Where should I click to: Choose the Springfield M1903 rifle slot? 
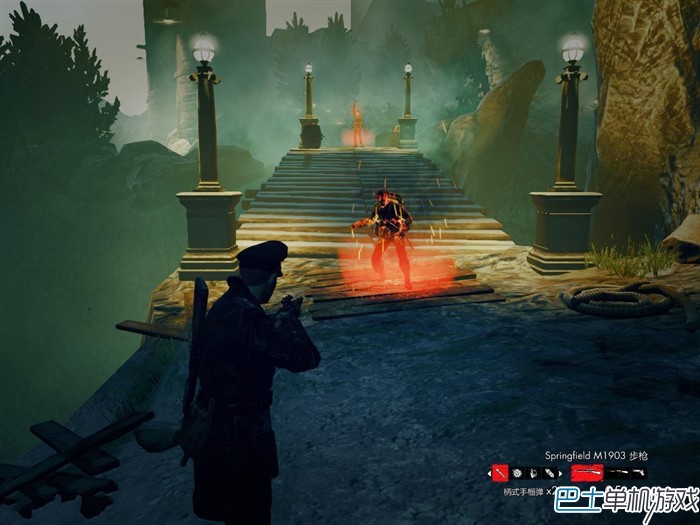pyautogui.click(x=587, y=472)
